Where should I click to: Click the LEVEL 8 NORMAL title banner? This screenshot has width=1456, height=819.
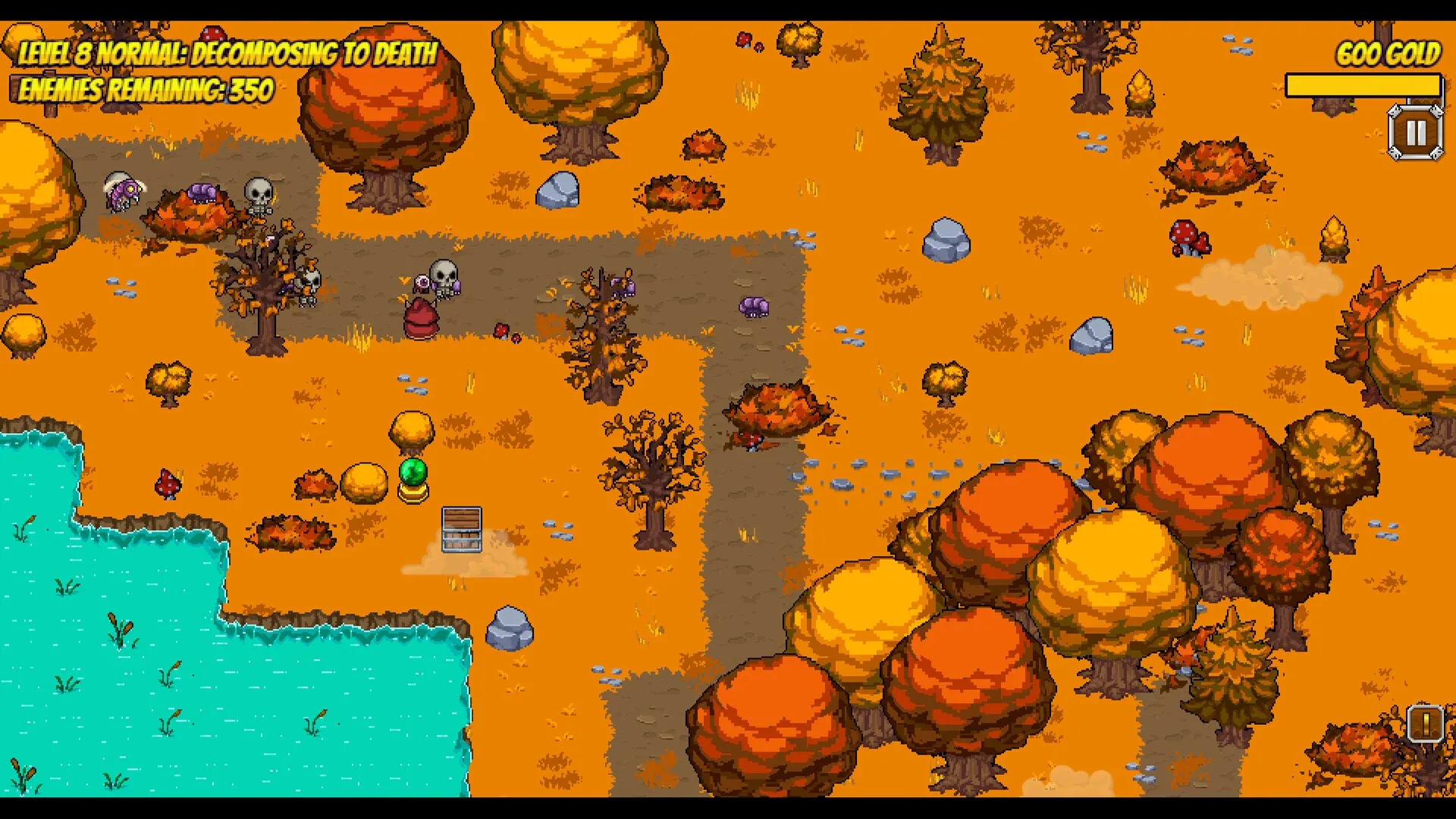(x=227, y=53)
